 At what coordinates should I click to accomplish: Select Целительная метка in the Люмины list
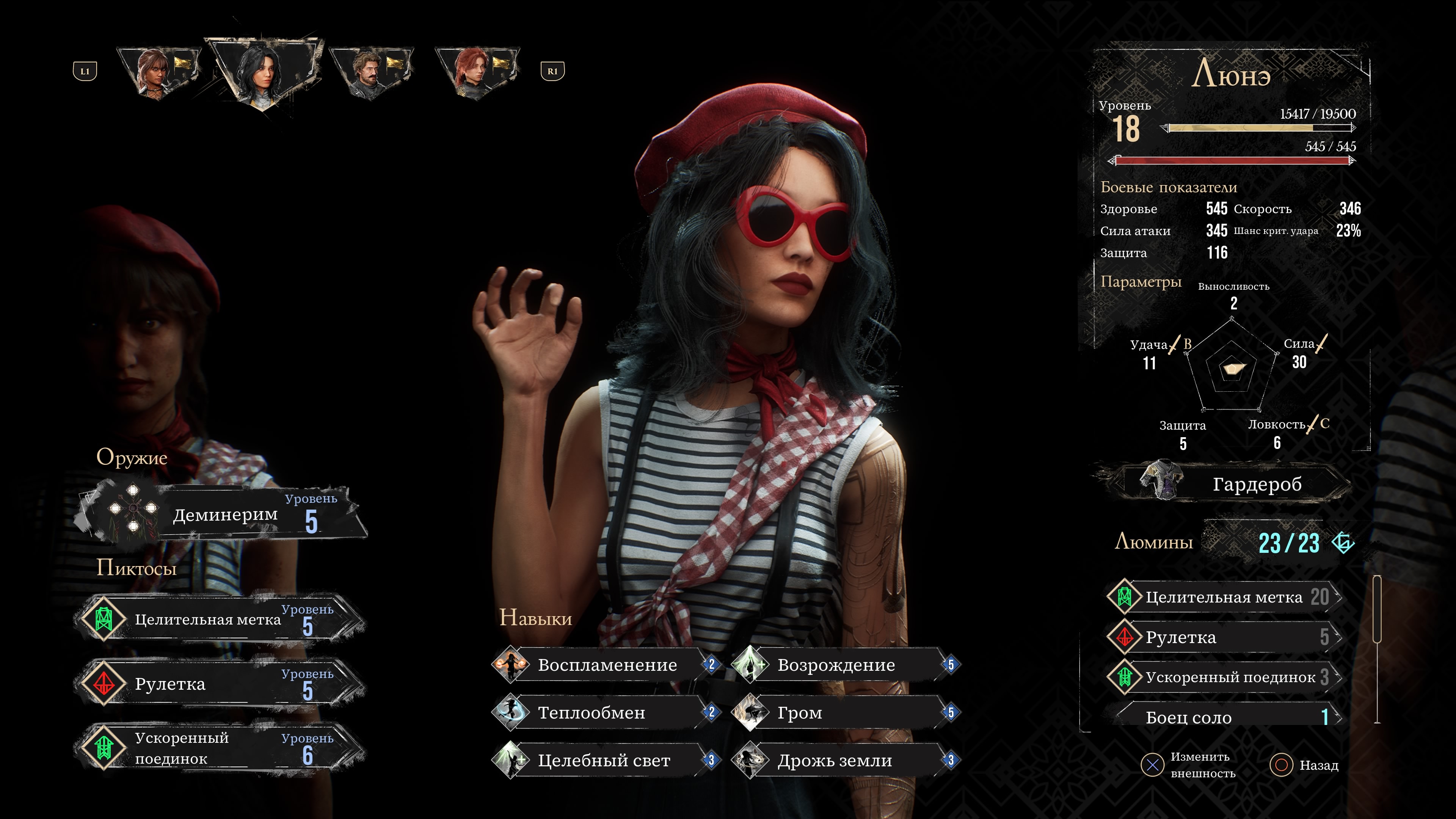(1224, 597)
